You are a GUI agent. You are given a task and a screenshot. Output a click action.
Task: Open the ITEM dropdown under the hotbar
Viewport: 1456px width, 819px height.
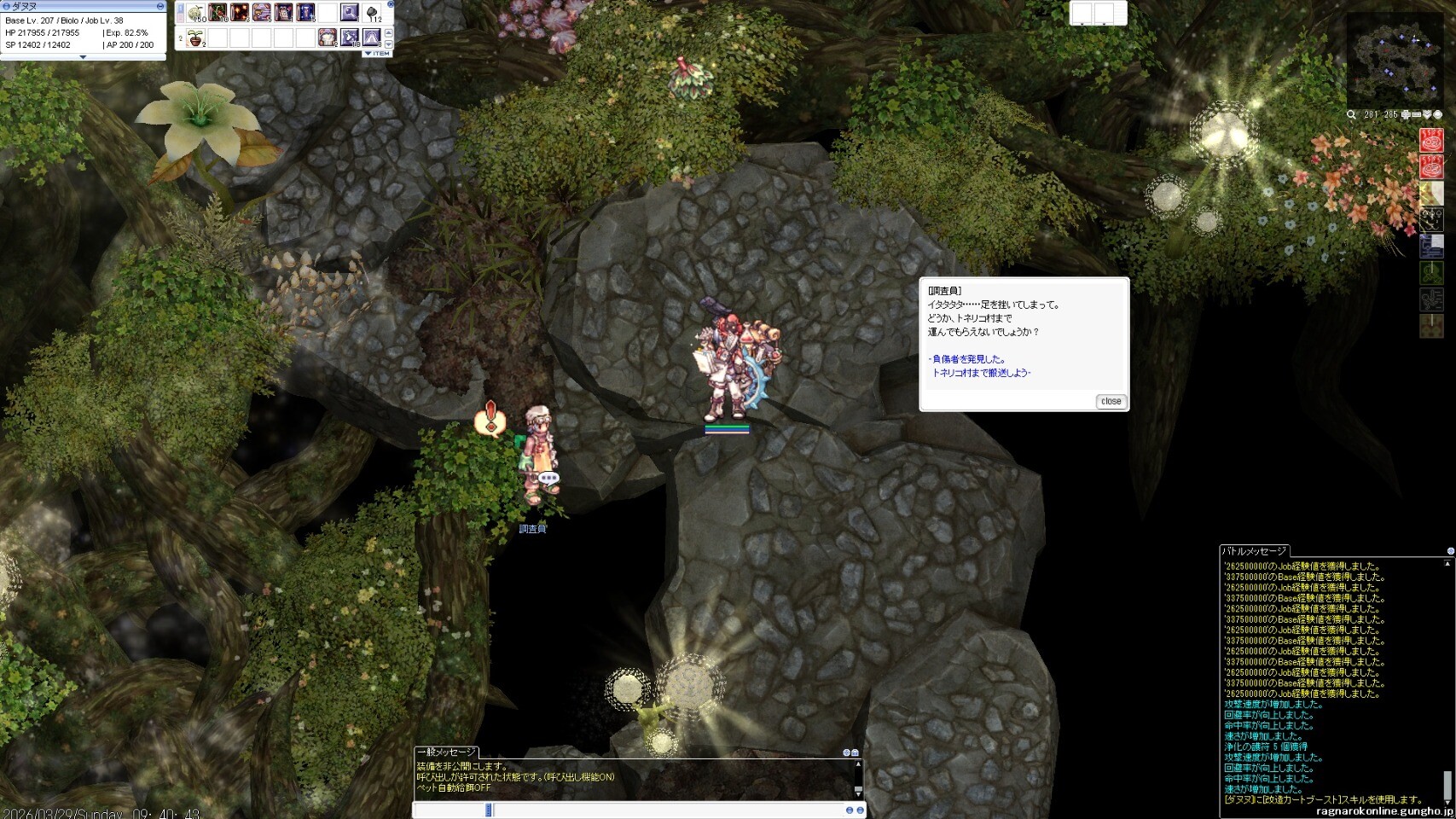point(377,54)
